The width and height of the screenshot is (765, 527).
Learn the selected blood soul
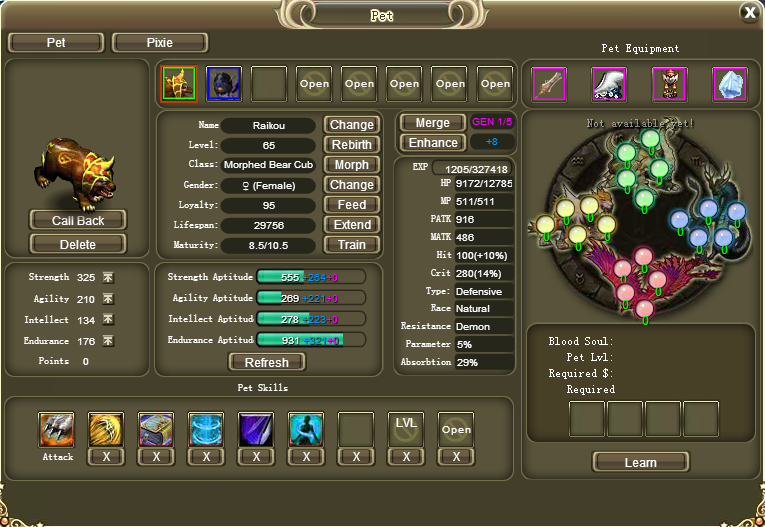640,462
